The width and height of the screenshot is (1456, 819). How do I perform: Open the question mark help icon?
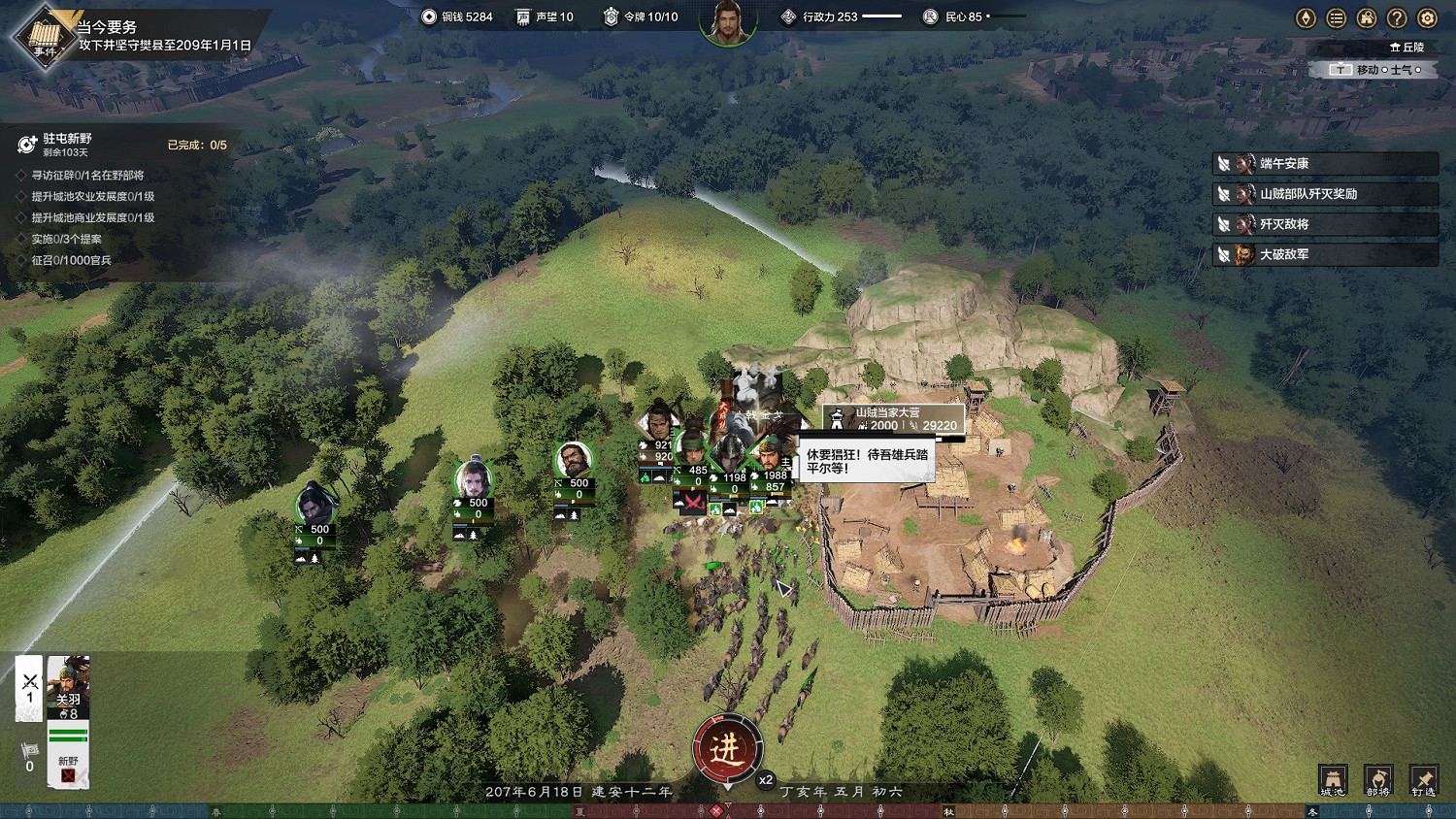pos(1397,17)
